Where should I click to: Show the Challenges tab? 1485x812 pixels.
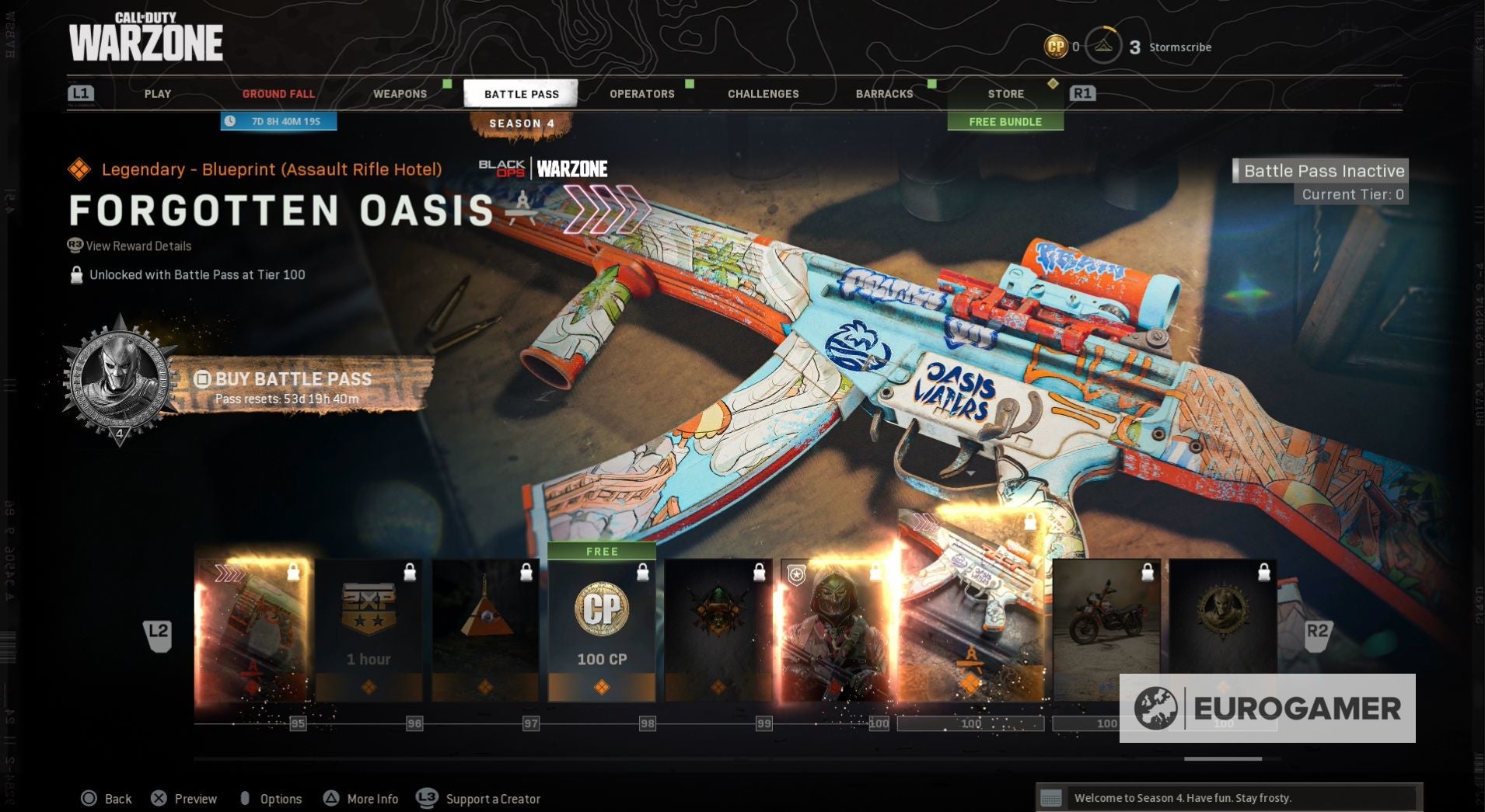763,94
